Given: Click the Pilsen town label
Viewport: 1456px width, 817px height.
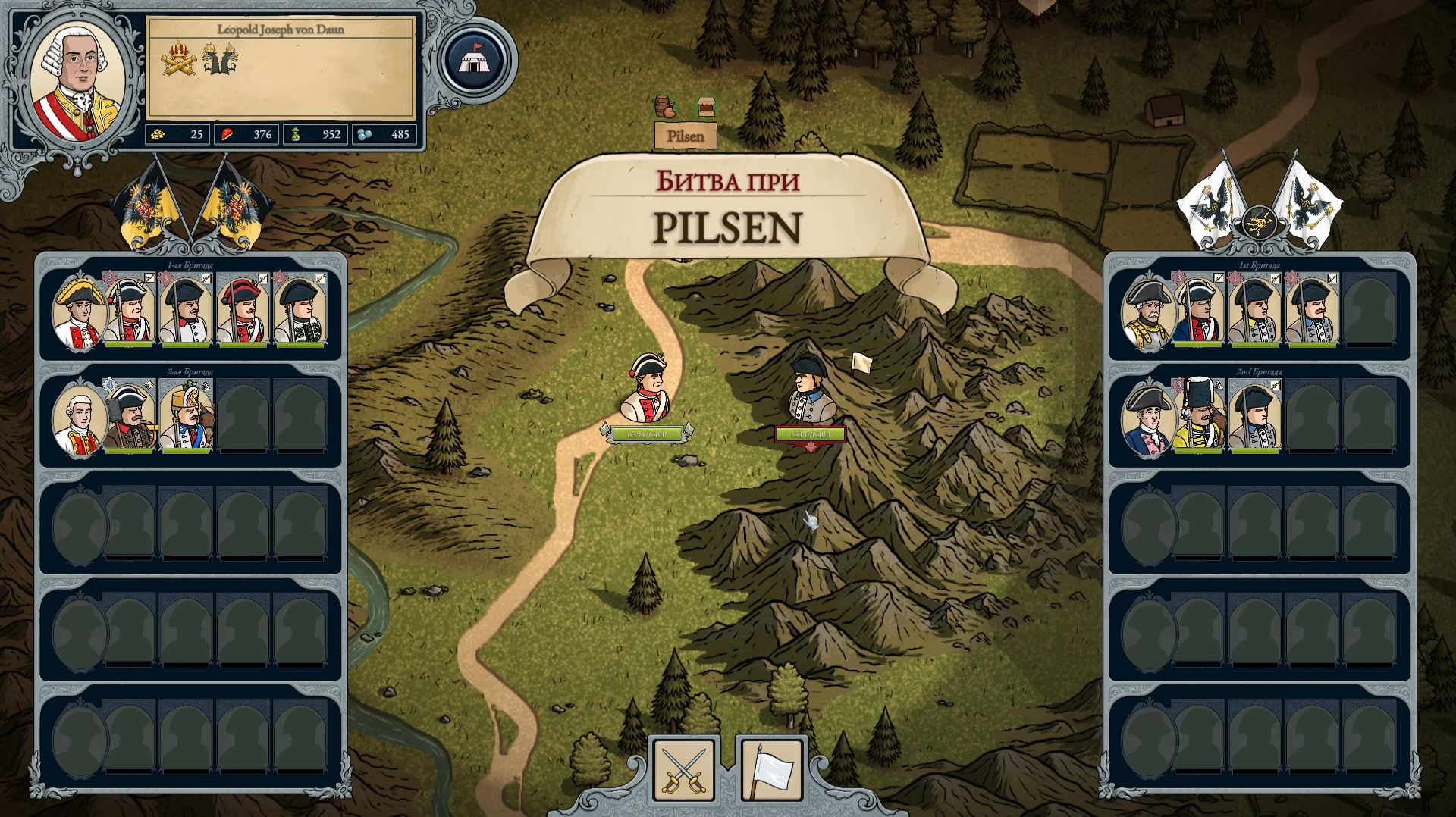Looking at the screenshot, I should 685,136.
